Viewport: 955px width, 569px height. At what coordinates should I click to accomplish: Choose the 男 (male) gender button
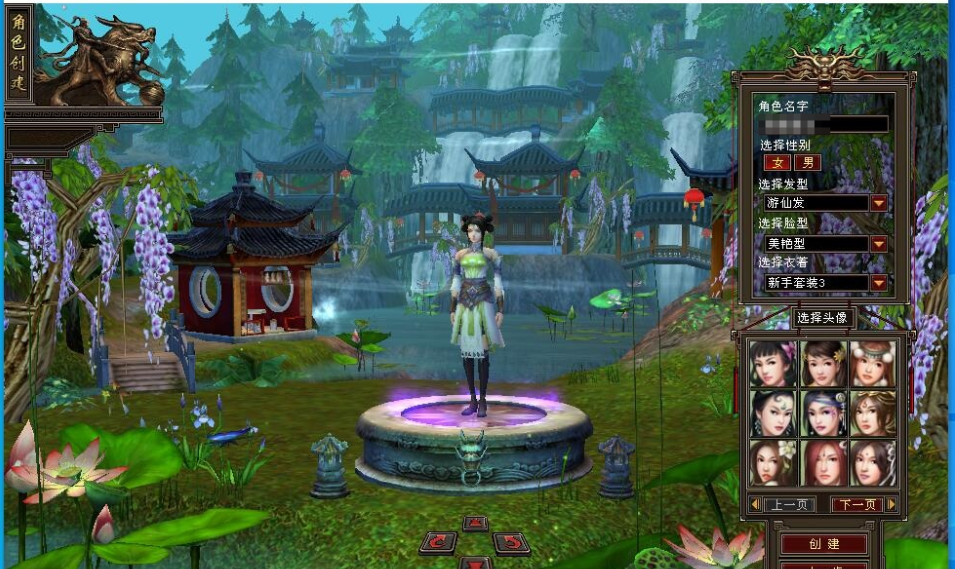point(806,163)
